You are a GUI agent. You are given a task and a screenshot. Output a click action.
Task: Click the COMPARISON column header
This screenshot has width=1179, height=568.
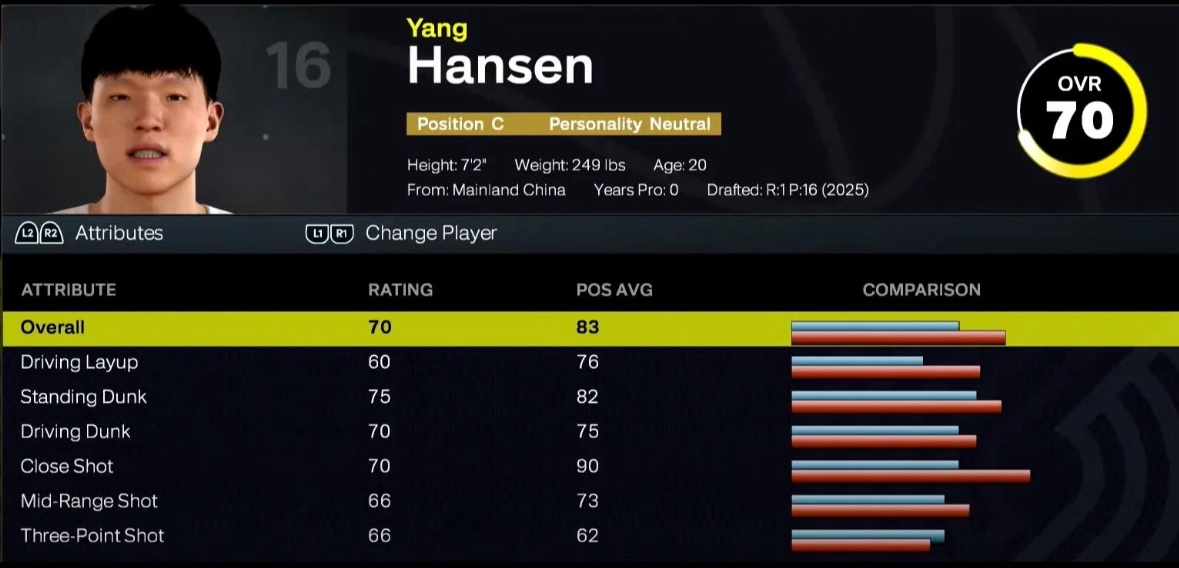pos(921,290)
